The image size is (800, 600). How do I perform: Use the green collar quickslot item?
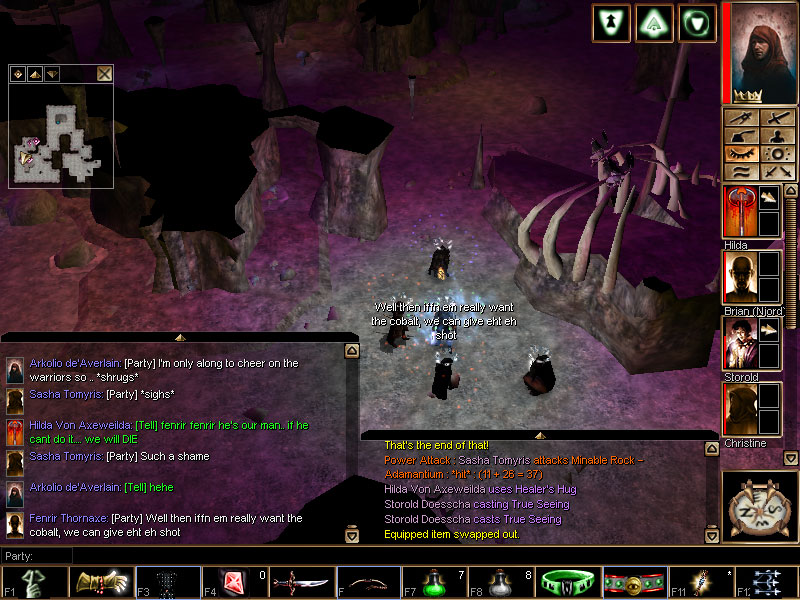click(569, 581)
